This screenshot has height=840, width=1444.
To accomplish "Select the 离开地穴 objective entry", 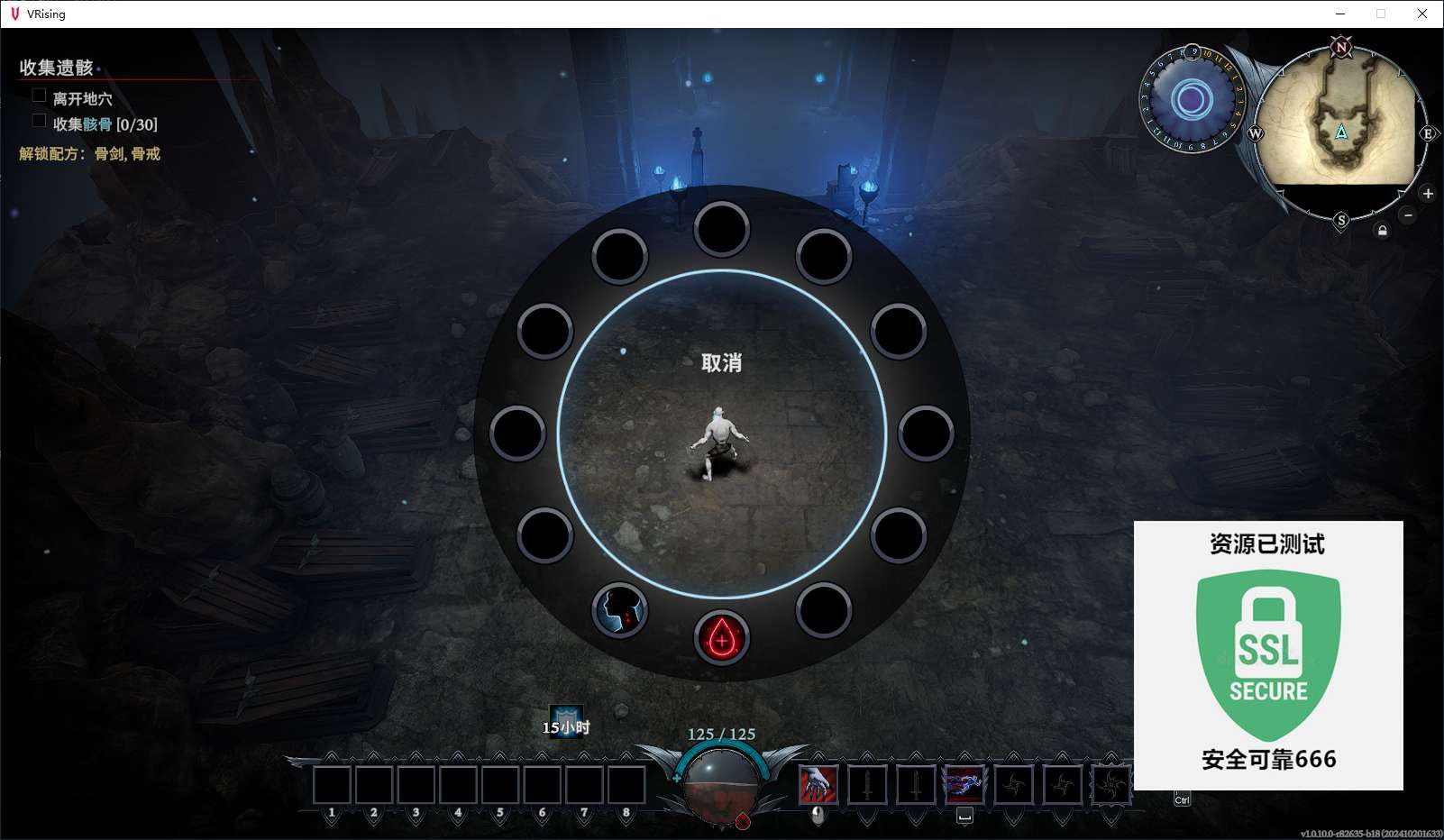I will coord(82,98).
